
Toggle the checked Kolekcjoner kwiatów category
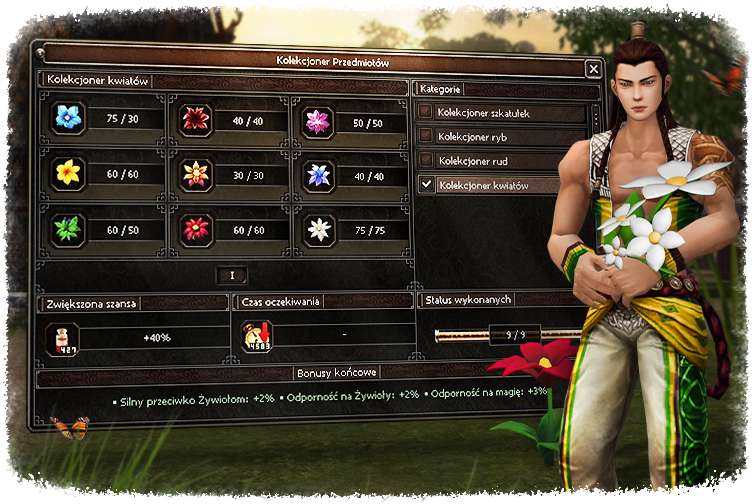pos(426,184)
